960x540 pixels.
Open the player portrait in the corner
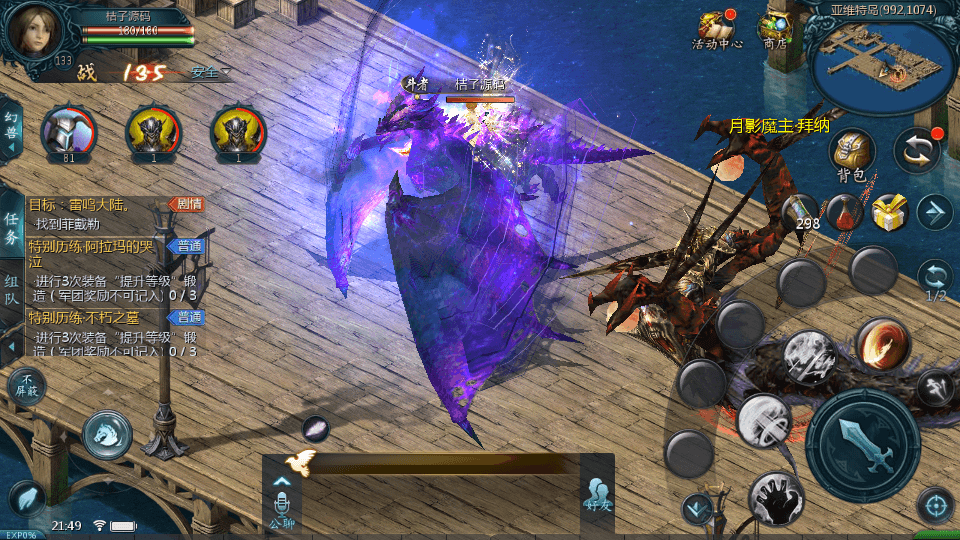pyautogui.click(x=36, y=30)
